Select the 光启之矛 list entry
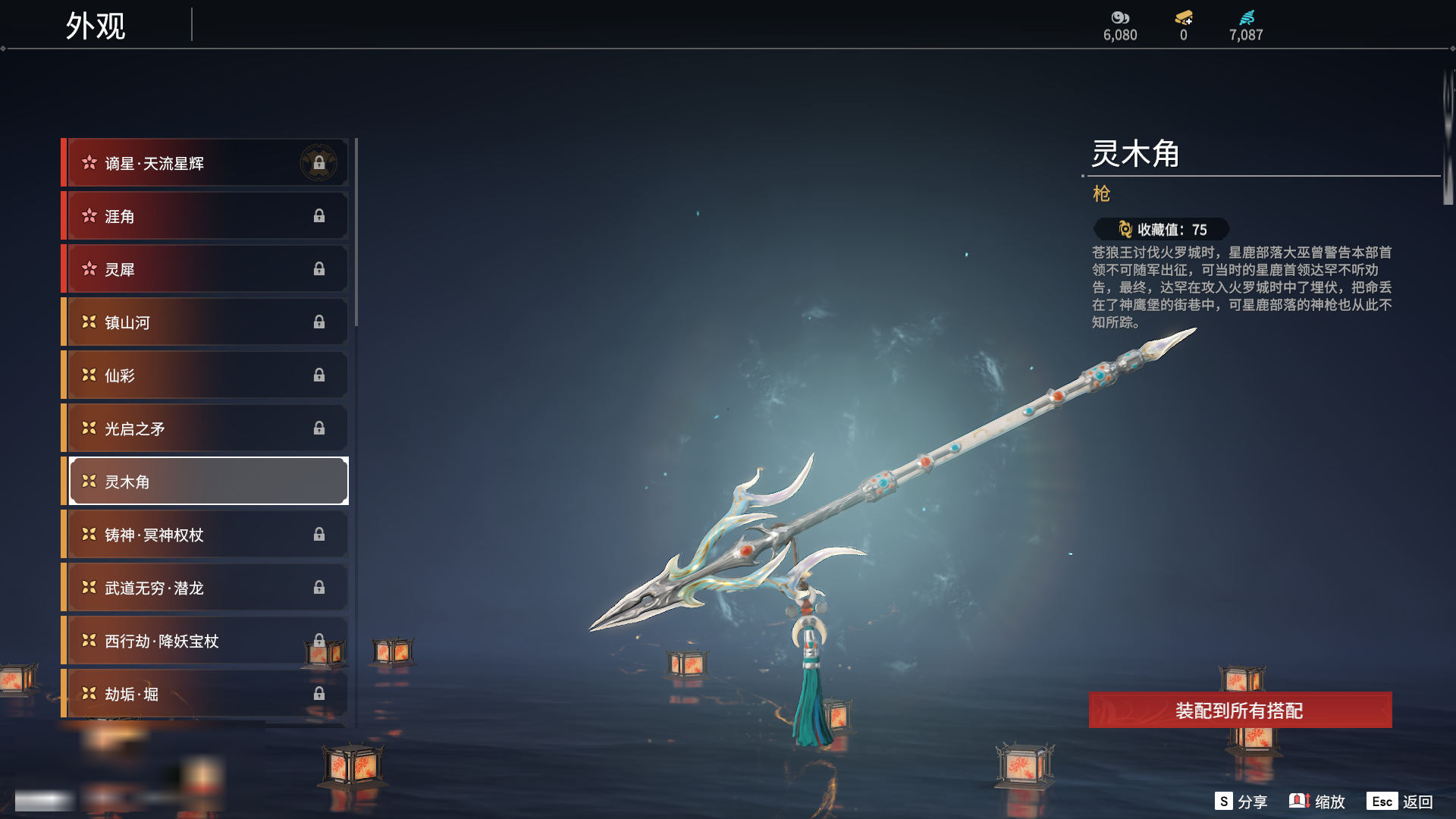The height and width of the screenshot is (819, 1456). coord(205,428)
